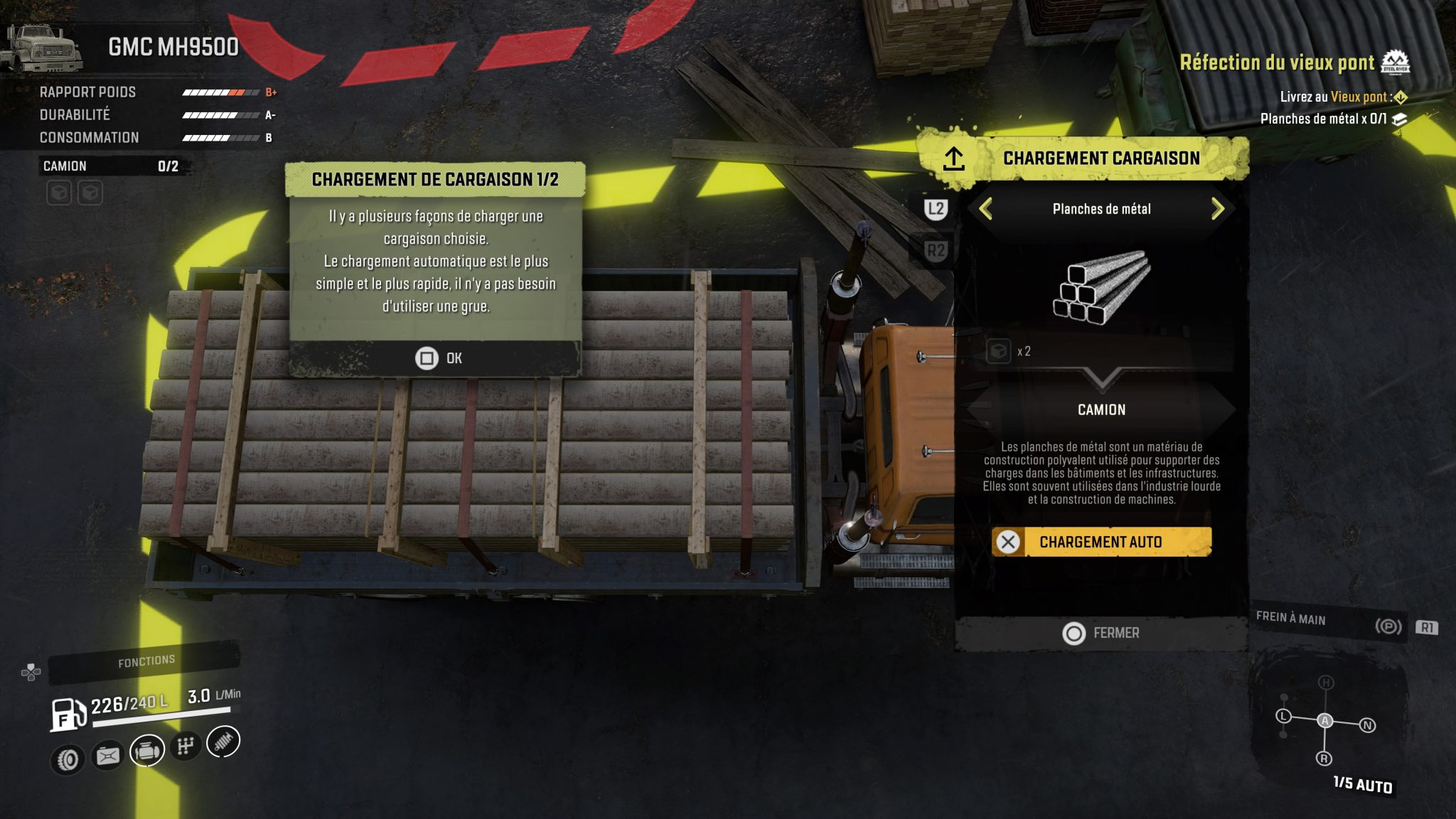Switch to the previous cargo type arrow
Image resolution: width=1456 pixels, height=819 pixels.
tap(985, 209)
